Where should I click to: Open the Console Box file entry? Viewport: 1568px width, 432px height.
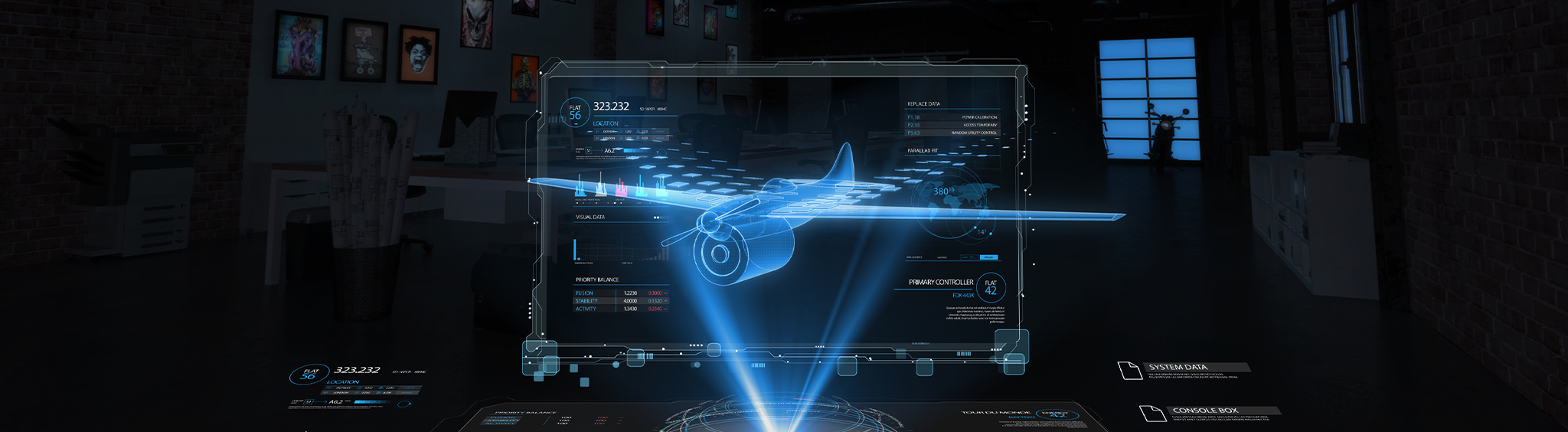click(1205, 411)
